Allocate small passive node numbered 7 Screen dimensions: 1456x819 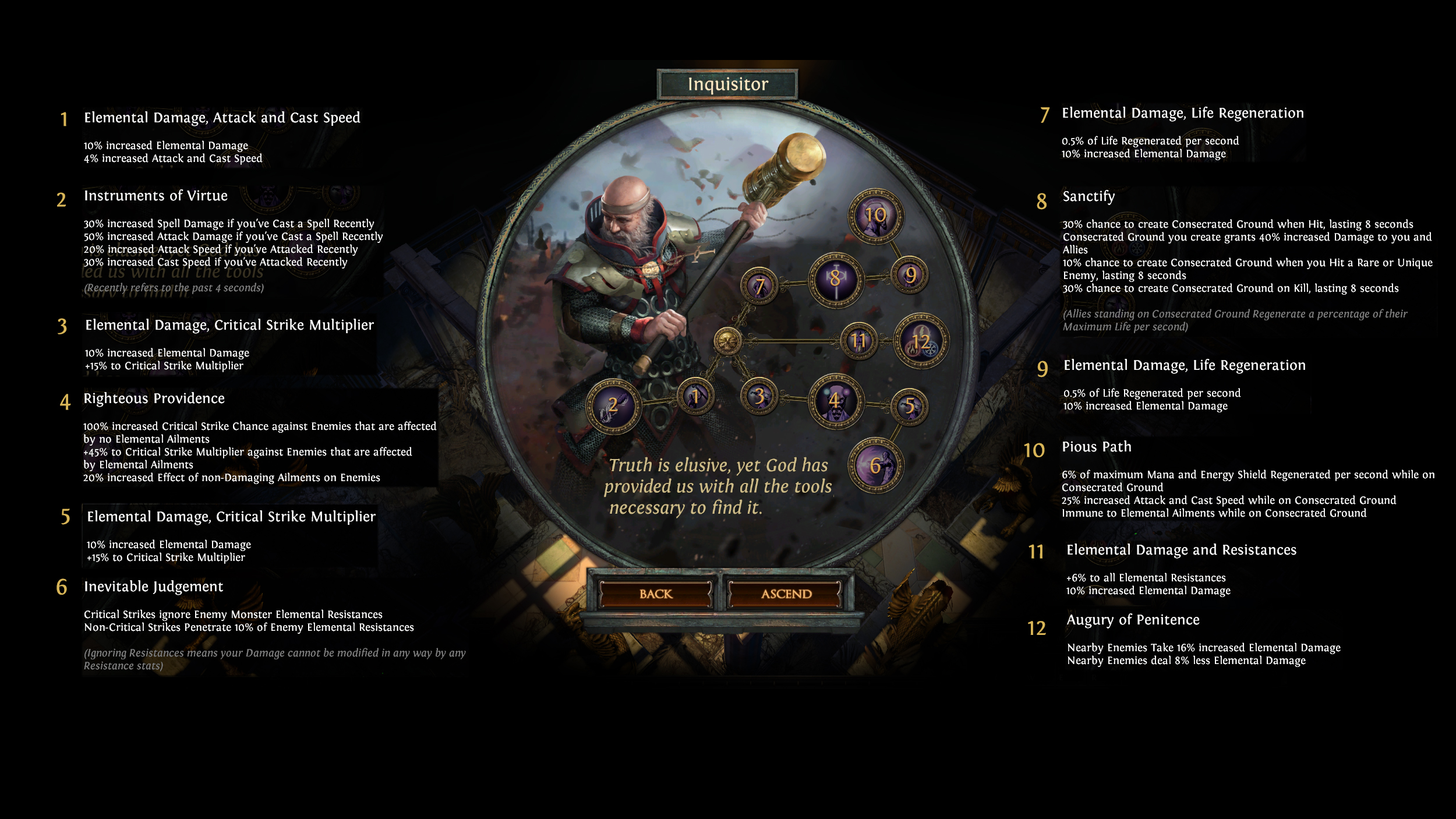(x=759, y=286)
